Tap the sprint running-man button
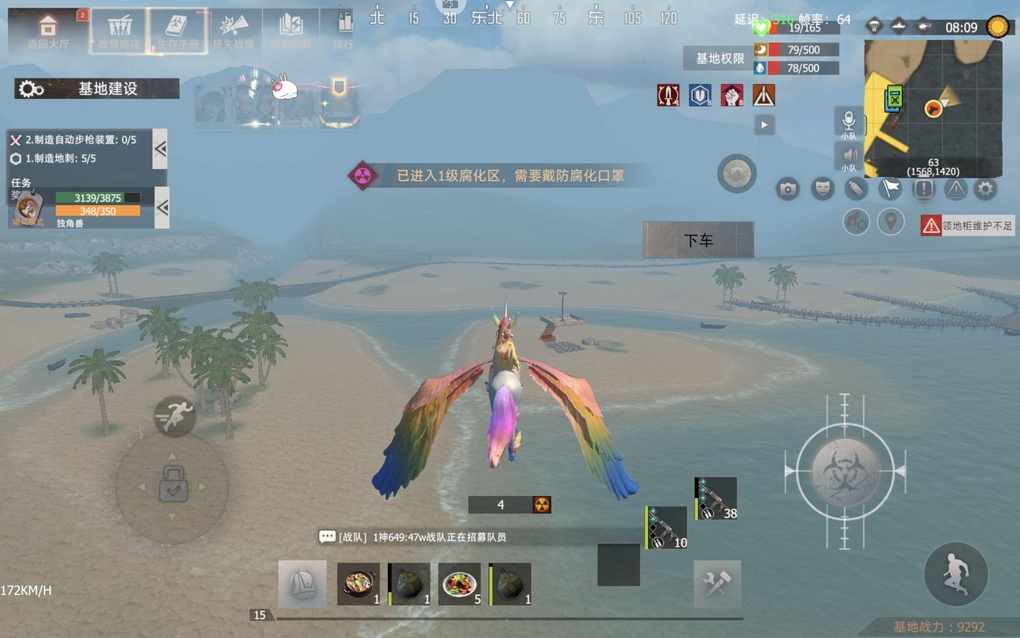 coord(174,416)
